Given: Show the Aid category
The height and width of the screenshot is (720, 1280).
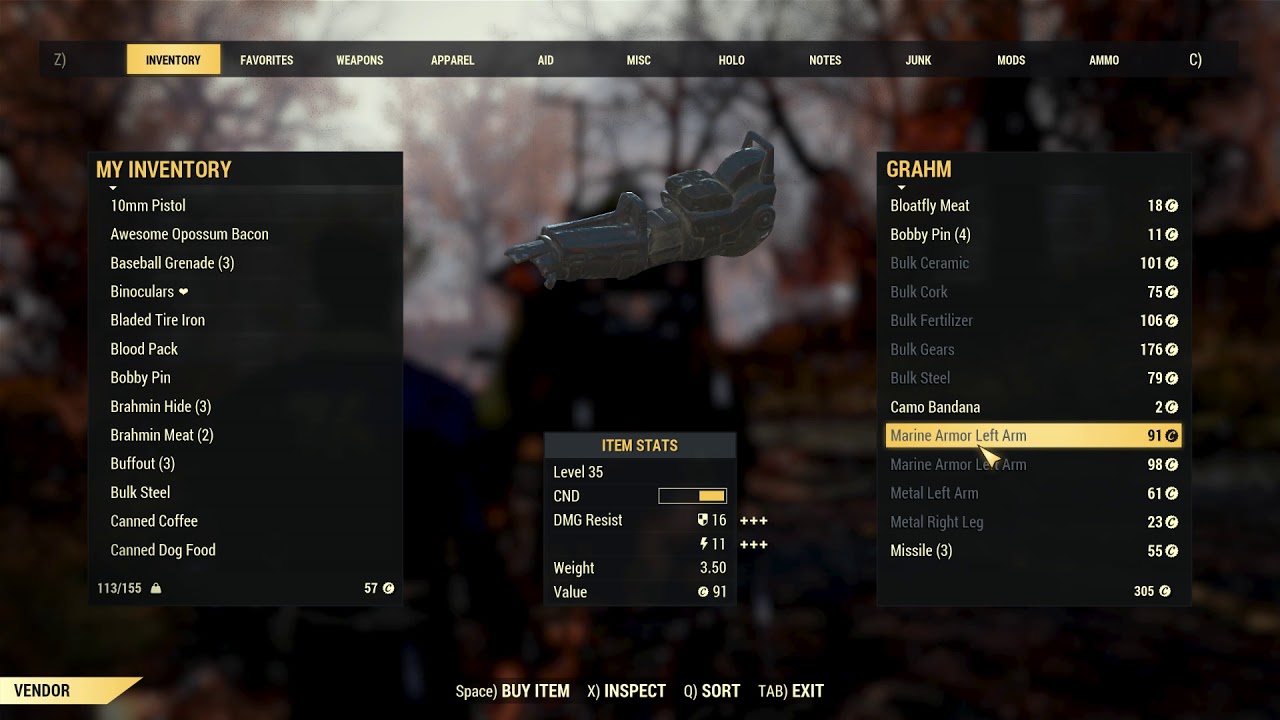Looking at the screenshot, I should click(545, 60).
